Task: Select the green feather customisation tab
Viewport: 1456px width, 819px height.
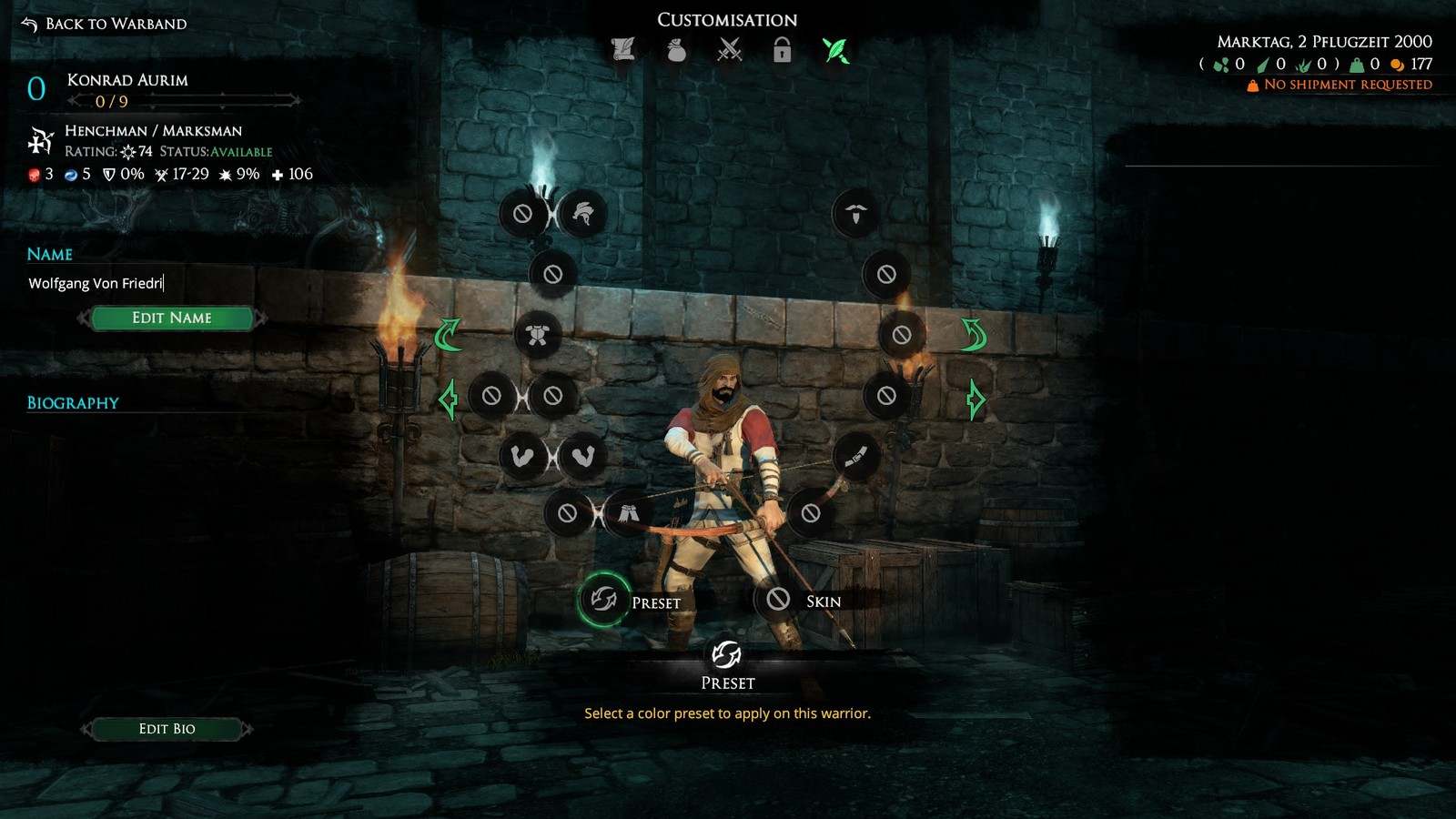Action: [835, 50]
